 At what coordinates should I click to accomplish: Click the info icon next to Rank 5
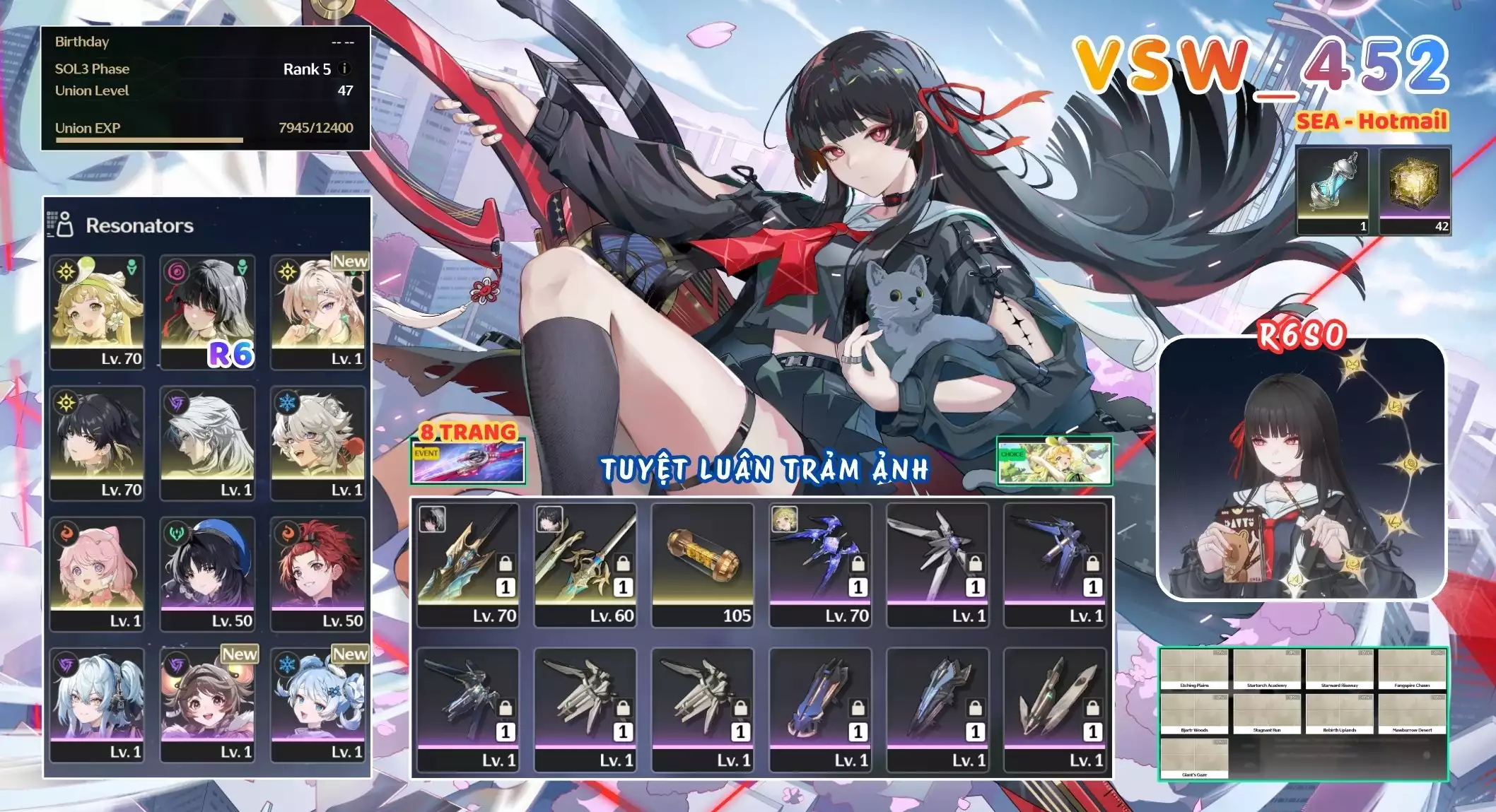tap(344, 69)
